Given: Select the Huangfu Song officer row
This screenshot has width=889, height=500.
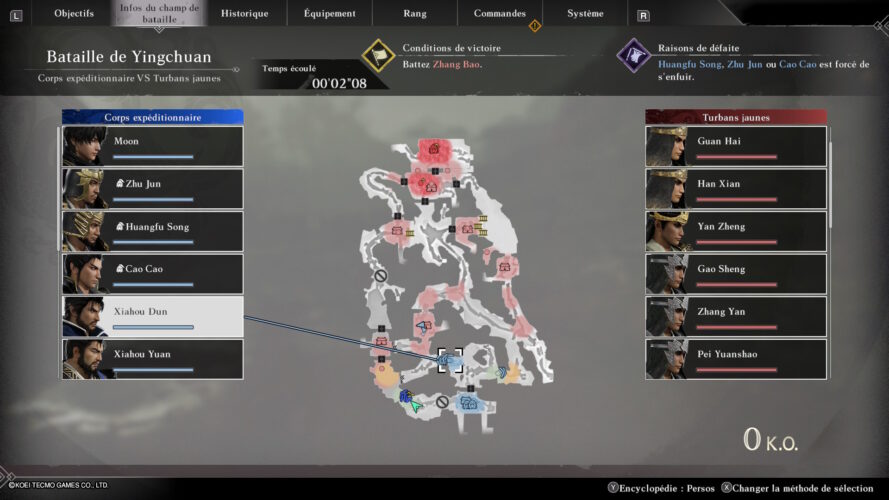Looking at the screenshot, I should point(153,231).
